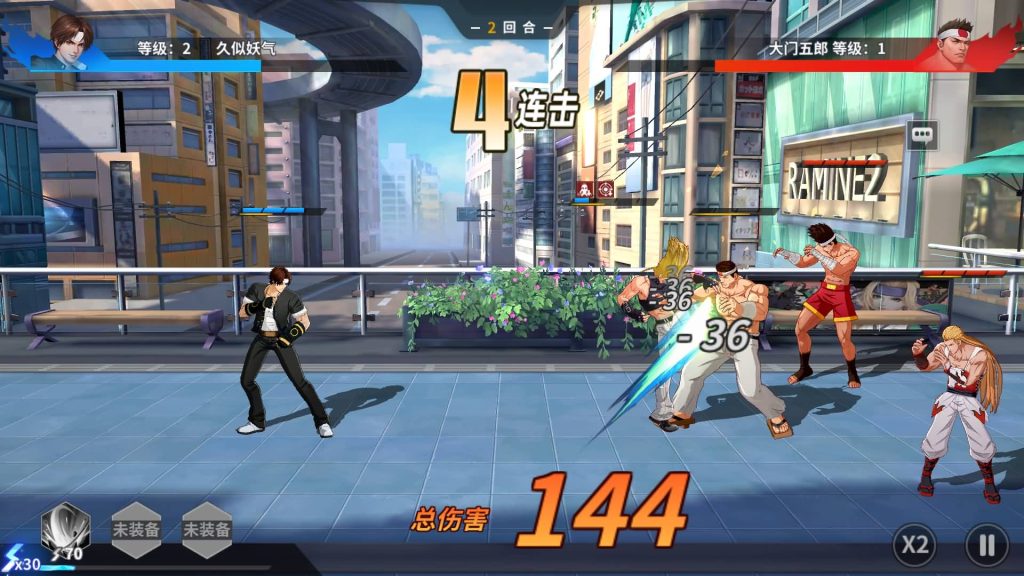Toggle the X2 battle speed button
This screenshot has height=576, width=1024.
coord(914,545)
